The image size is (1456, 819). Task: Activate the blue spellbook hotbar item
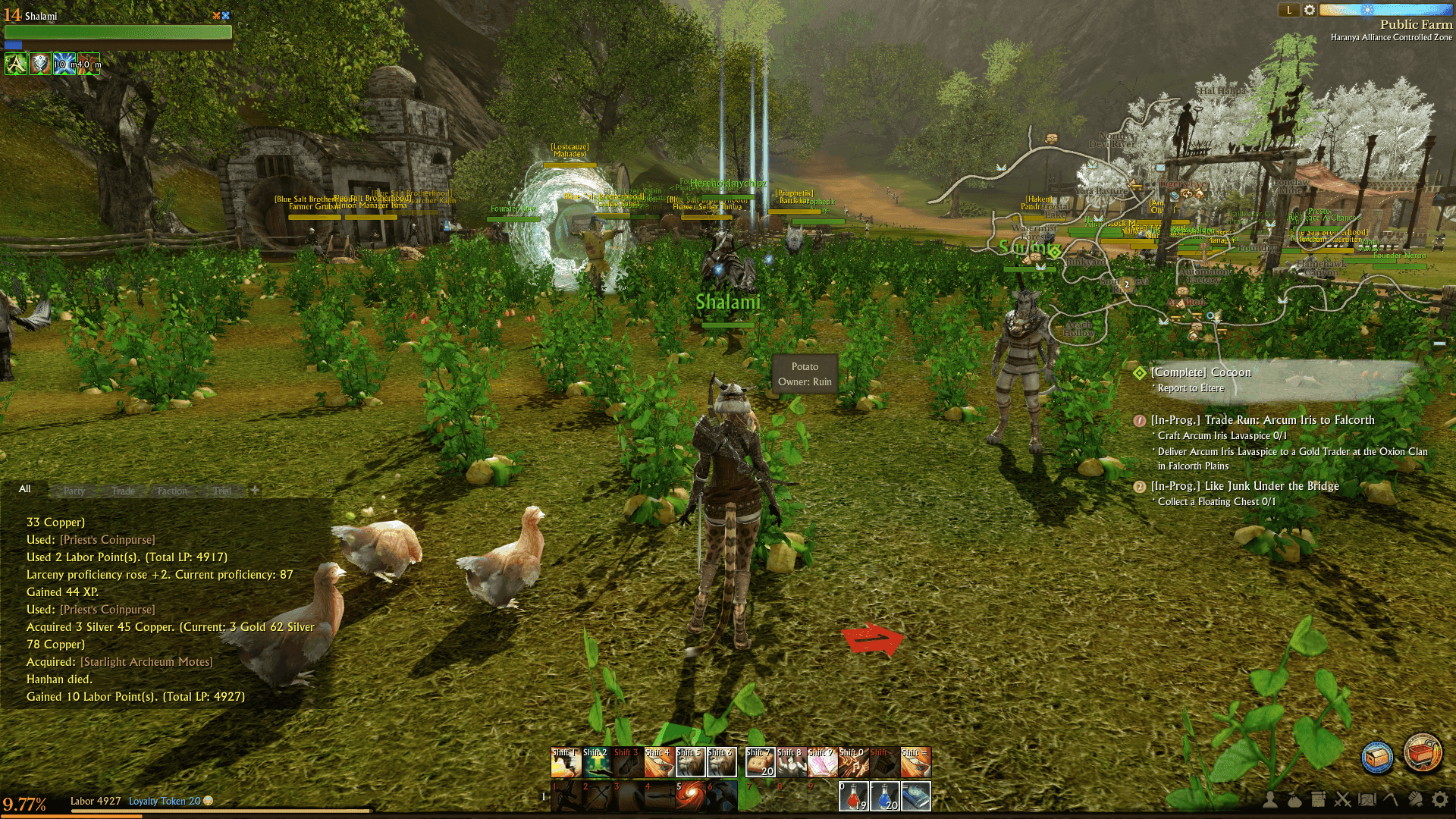click(x=915, y=796)
